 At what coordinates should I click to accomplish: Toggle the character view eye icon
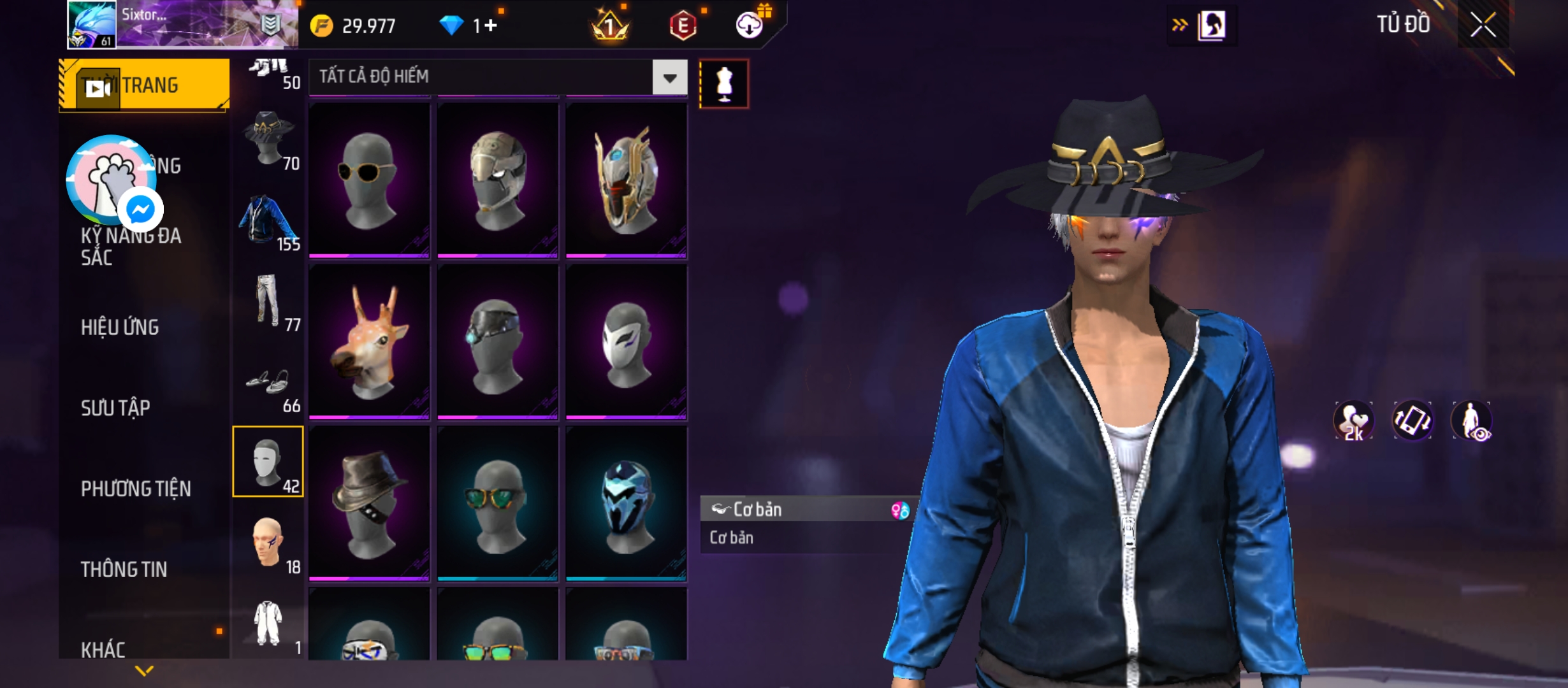pyautogui.click(x=1472, y=421)
